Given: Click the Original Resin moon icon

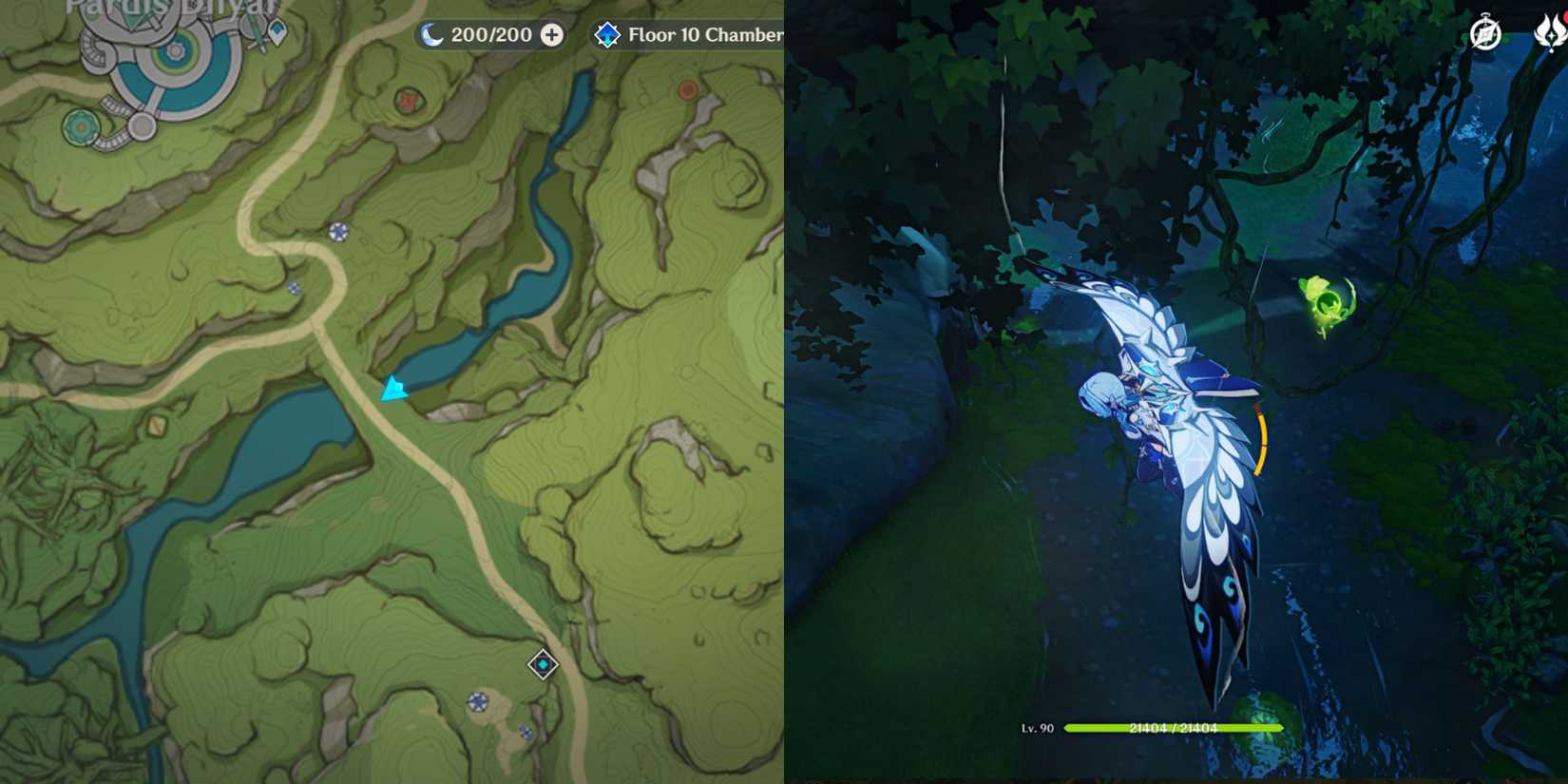Looking at the screenshot, I should 431,34.
